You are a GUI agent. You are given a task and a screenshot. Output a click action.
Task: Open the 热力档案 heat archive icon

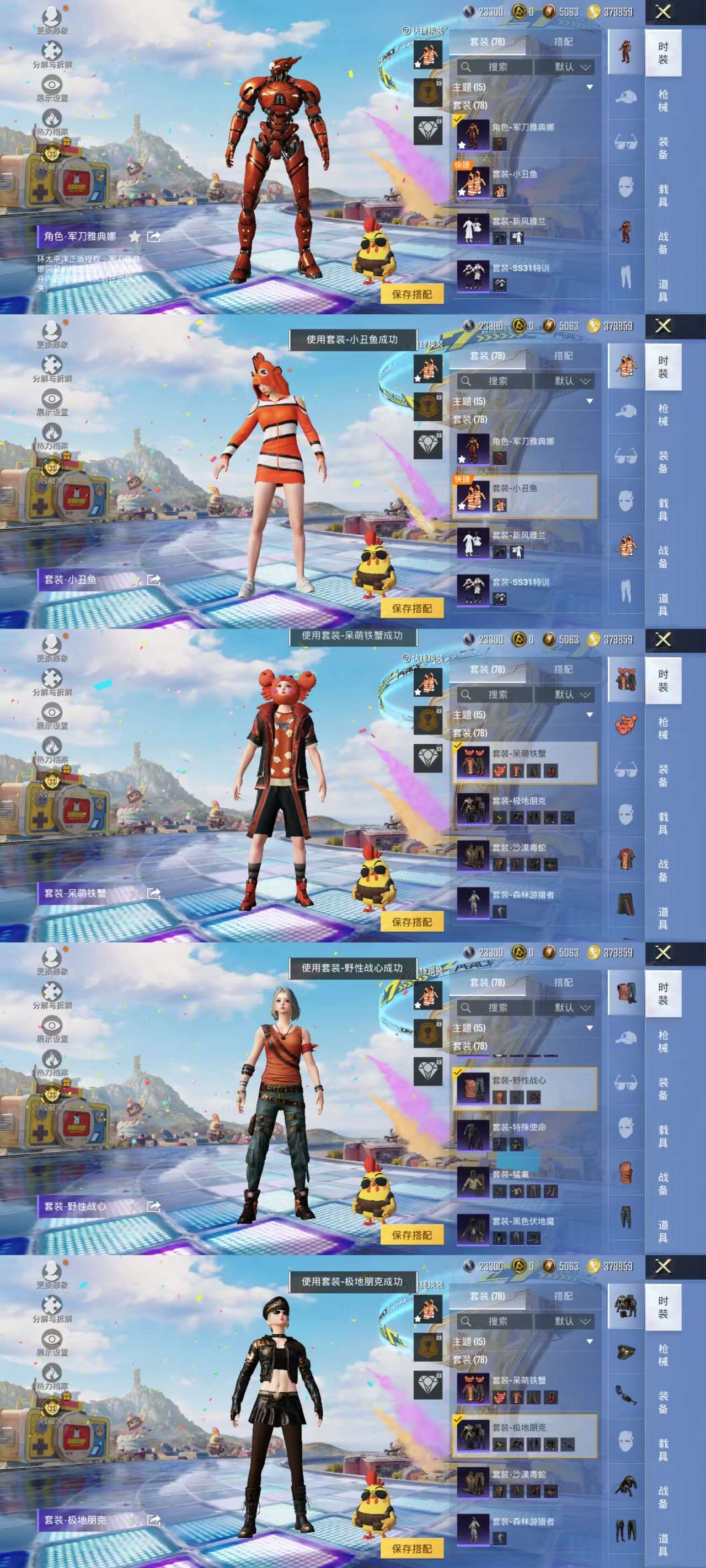point(52,119)
